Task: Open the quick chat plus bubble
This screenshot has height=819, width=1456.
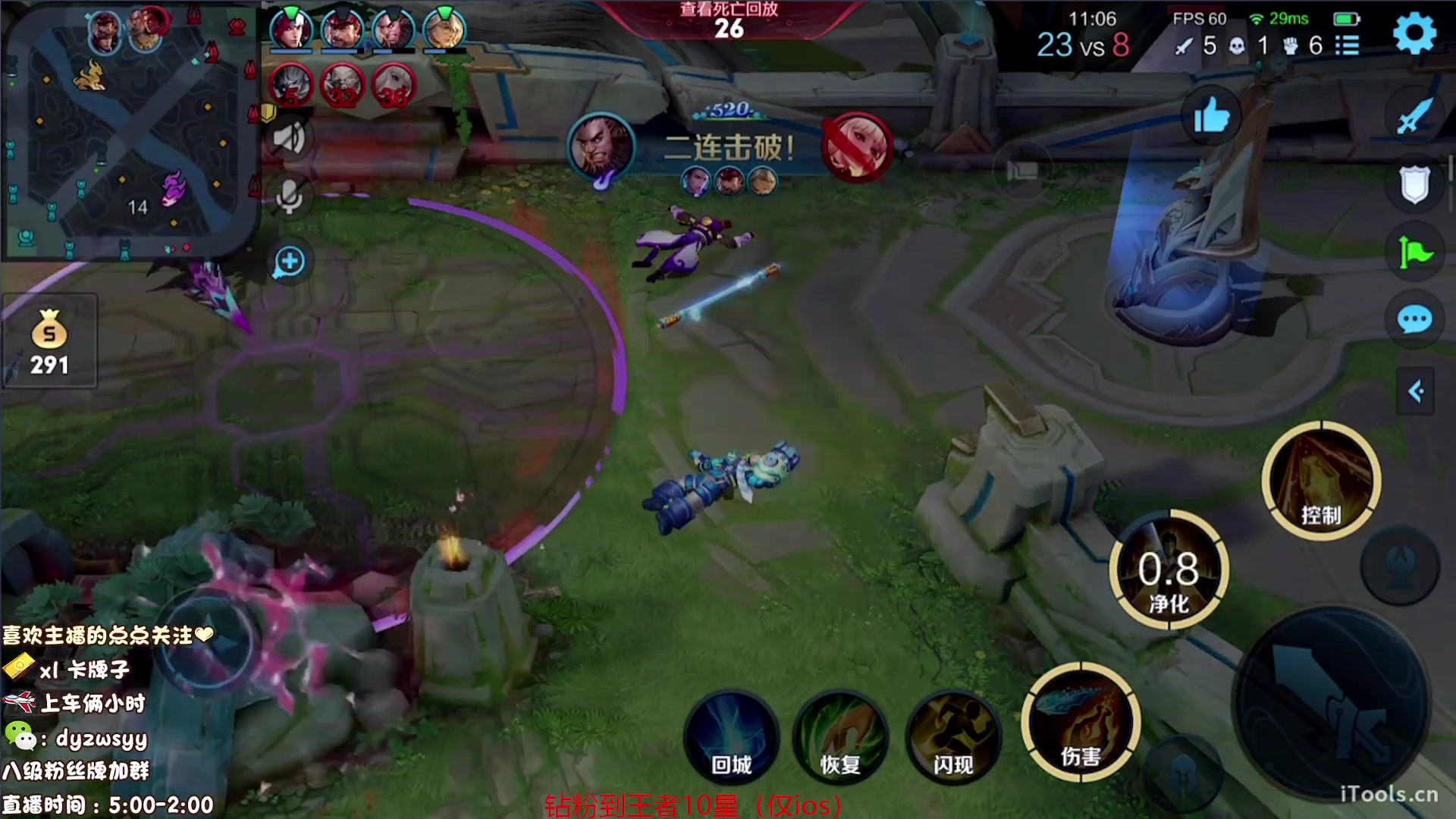Action: click(x=289, y=262)
